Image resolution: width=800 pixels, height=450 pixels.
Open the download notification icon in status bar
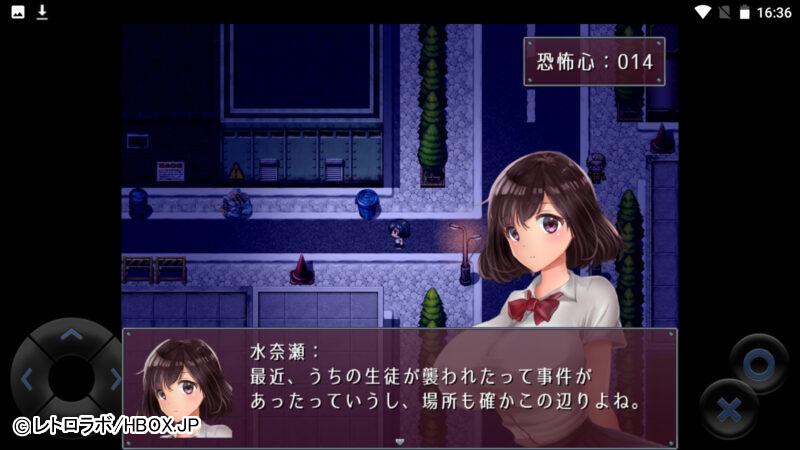pos(42,12)
